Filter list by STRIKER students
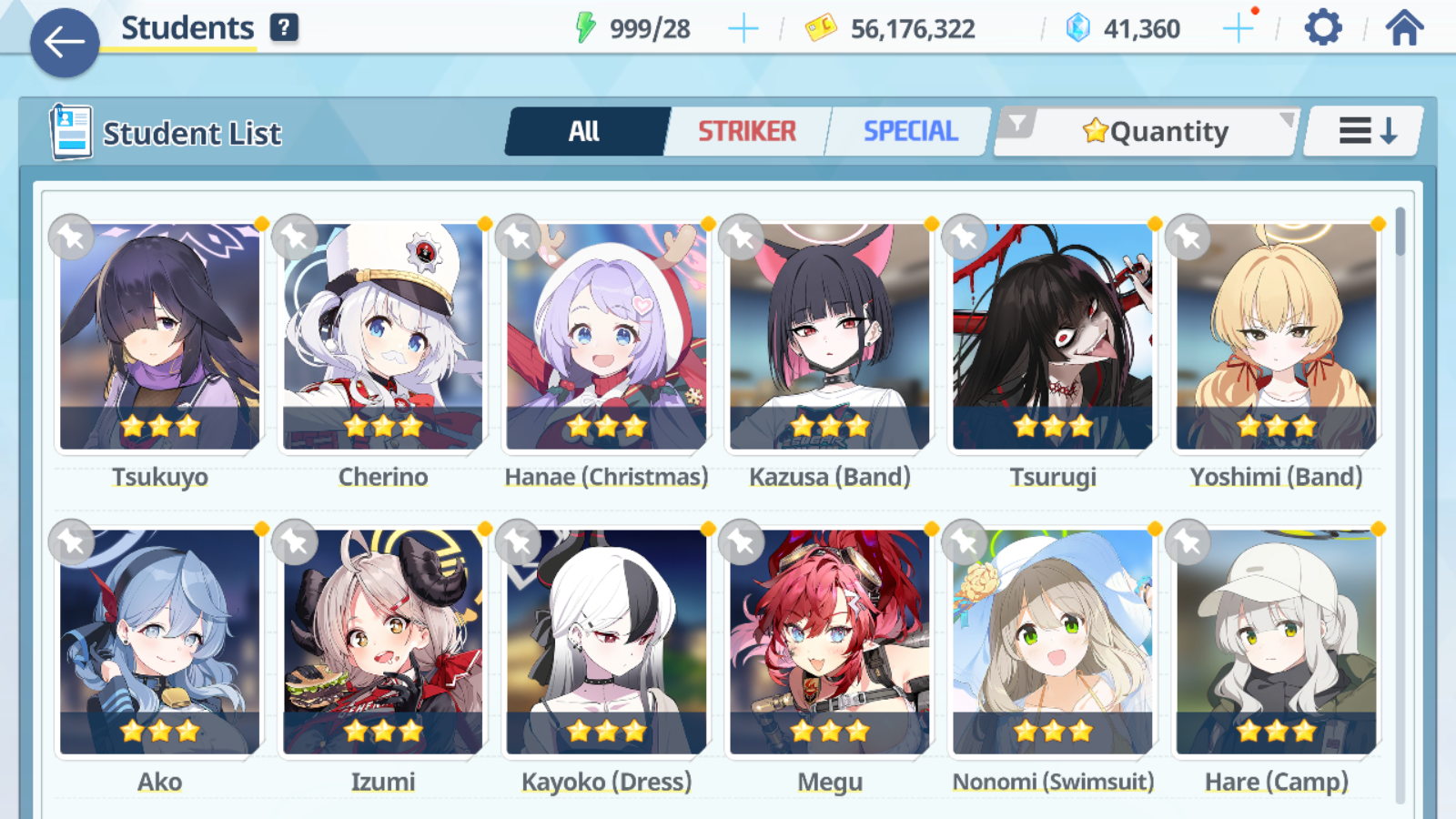Viewport: 1456px width, 819px height. (746, 132)
